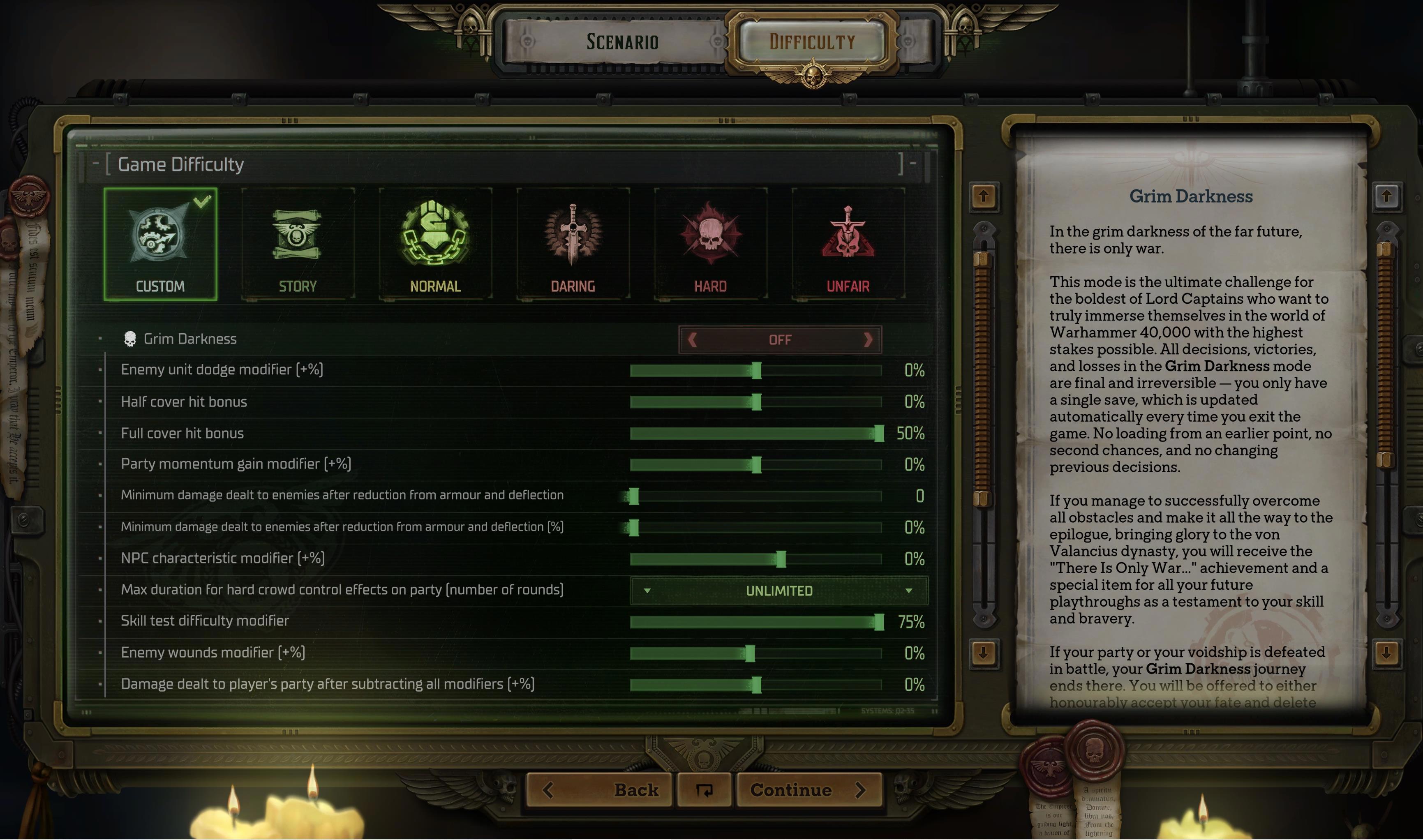
Task: Select the Unfair difficulty preset
Action: point(848,244)
